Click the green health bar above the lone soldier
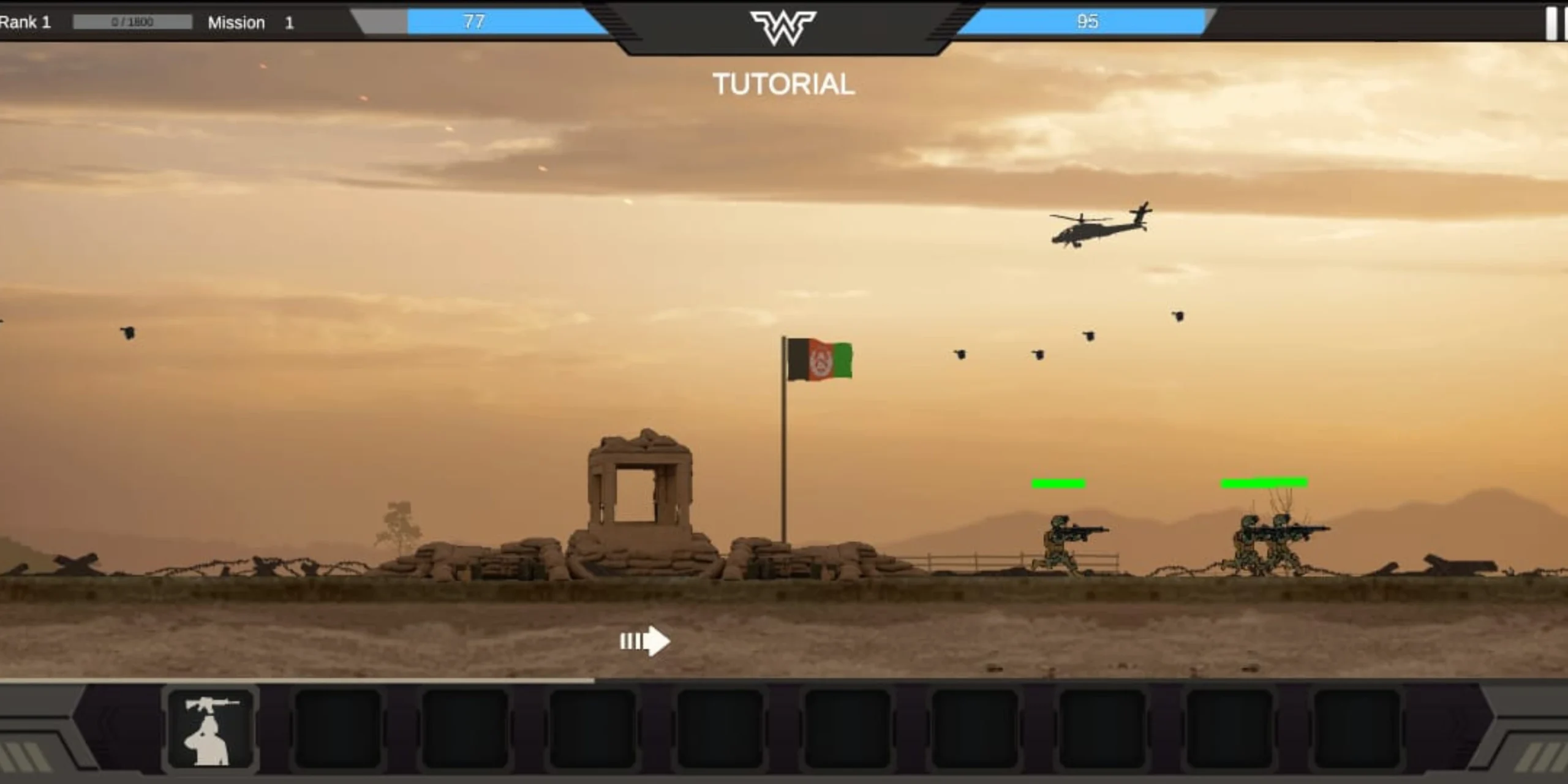1568x784 pixels. point(1058,483)
